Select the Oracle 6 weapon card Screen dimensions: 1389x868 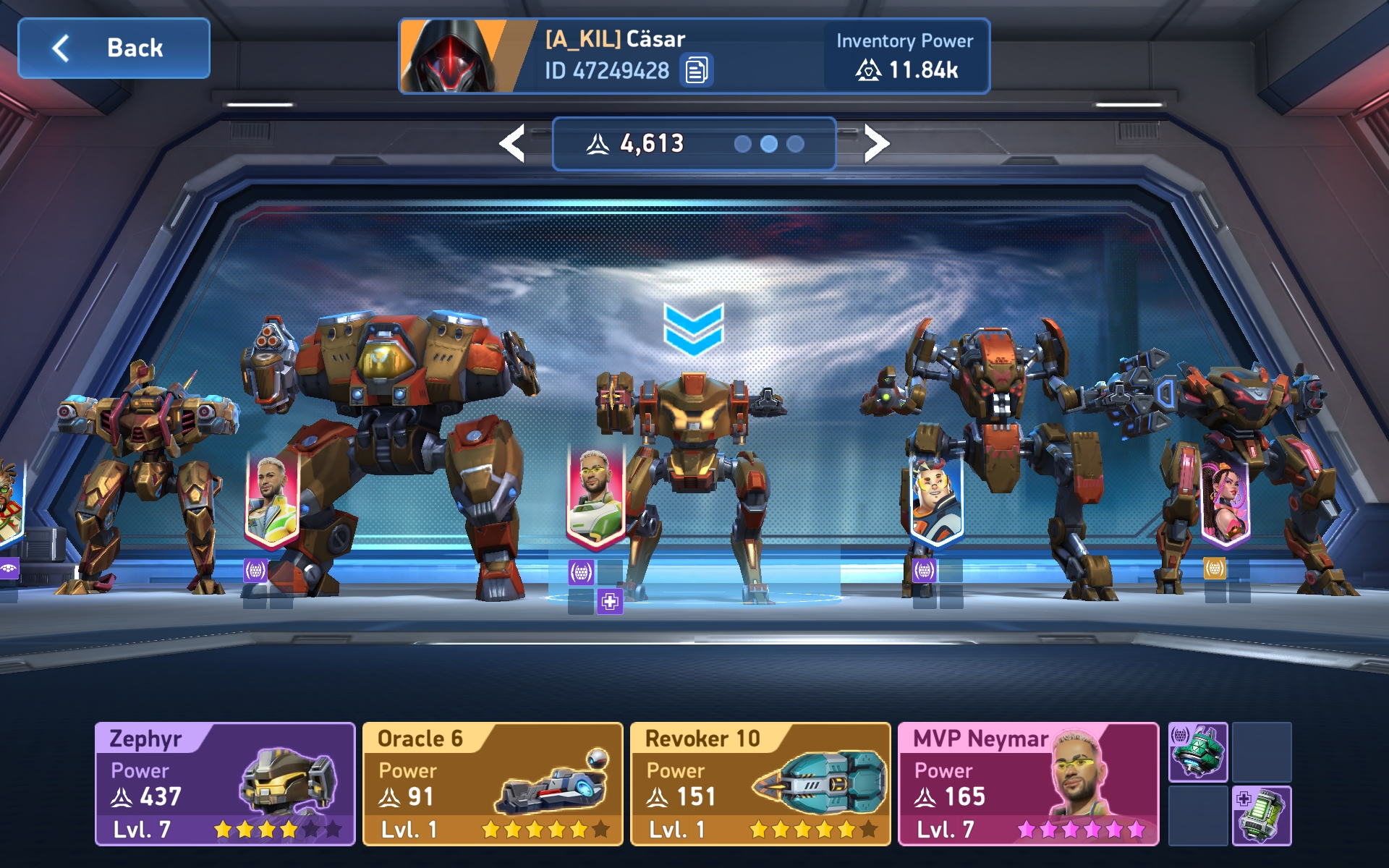tap(493, 783)
